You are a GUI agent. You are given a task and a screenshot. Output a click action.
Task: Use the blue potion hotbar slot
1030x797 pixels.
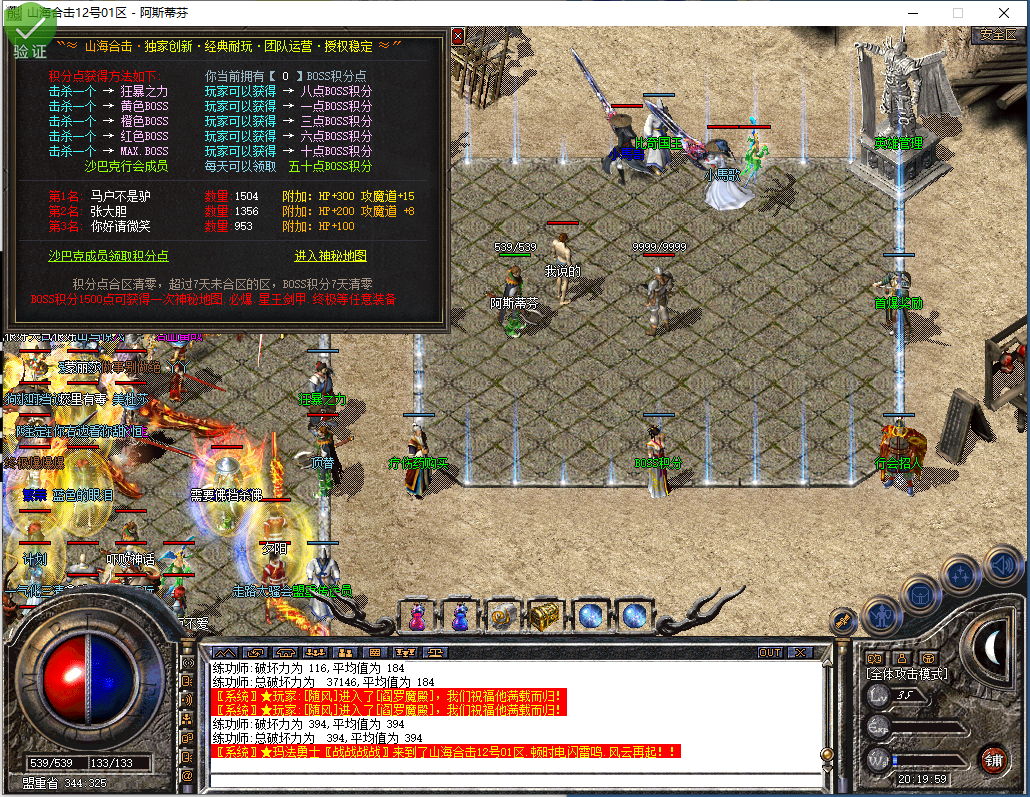(x=460, y=616)
